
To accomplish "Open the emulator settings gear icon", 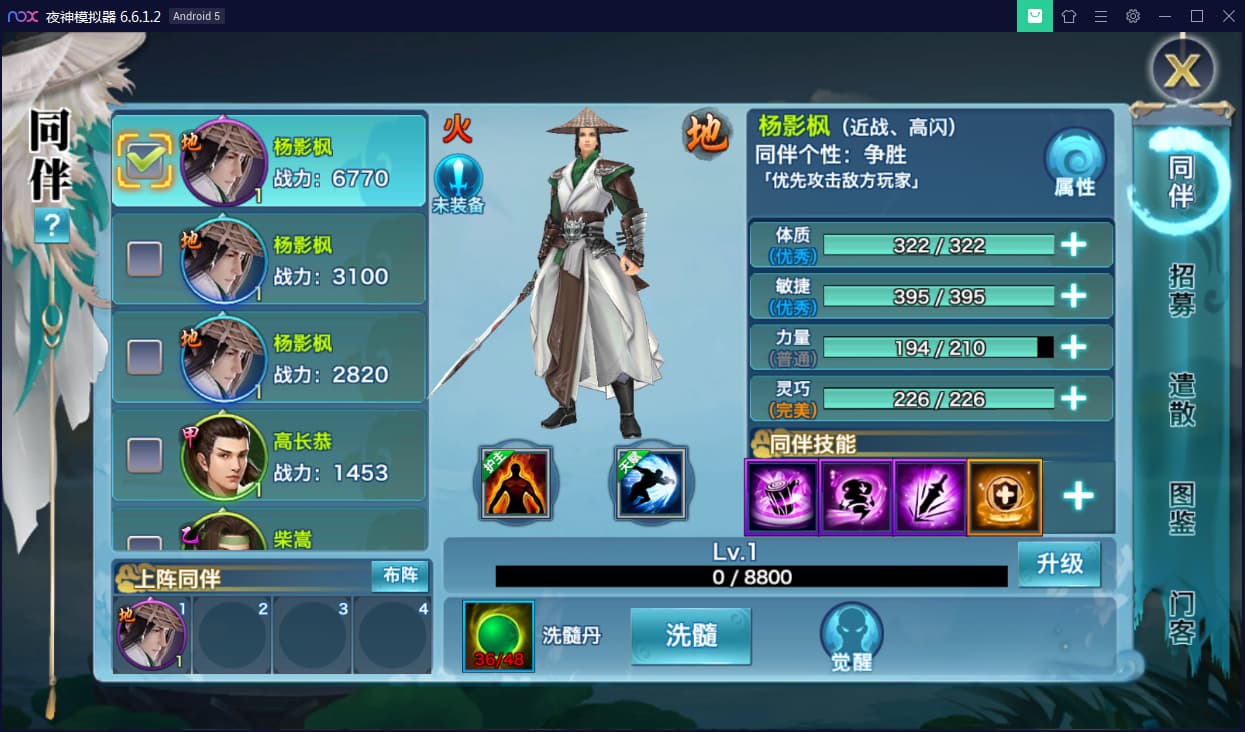I will [x=1133, y=16].
